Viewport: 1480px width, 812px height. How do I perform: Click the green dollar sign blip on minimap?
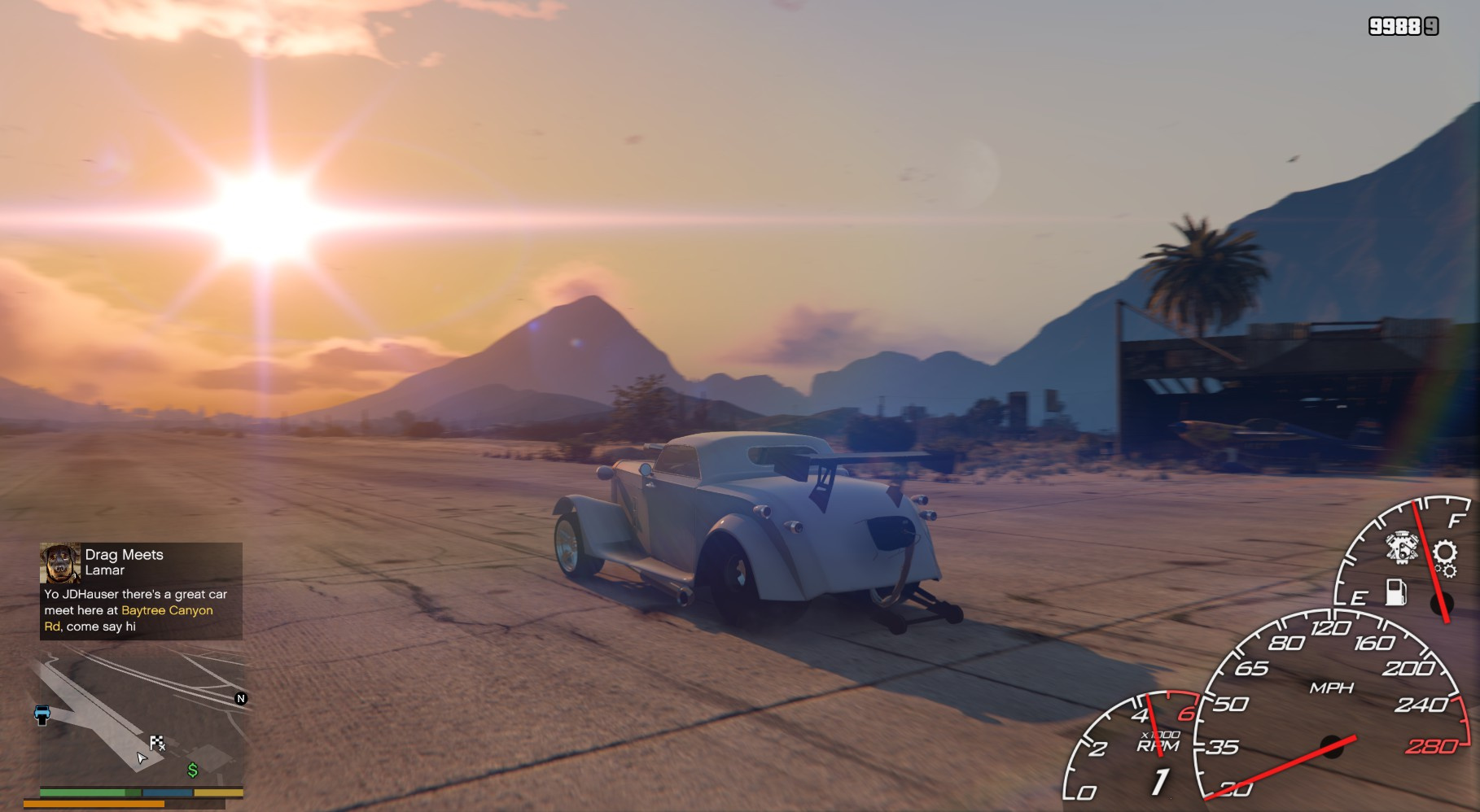[193, 770]
